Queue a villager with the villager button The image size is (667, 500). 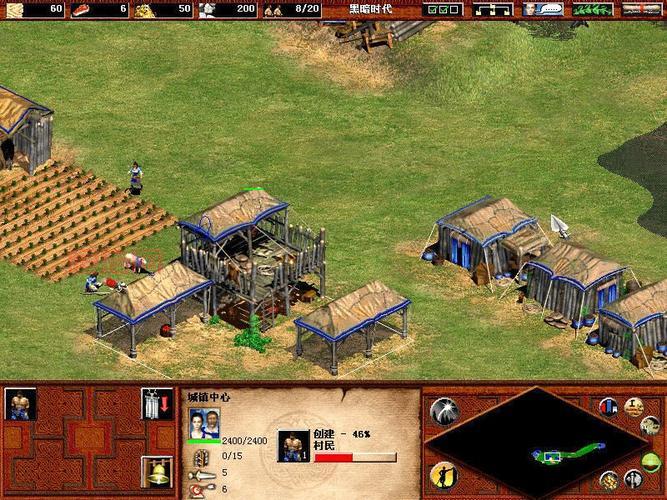pos(20,403)
